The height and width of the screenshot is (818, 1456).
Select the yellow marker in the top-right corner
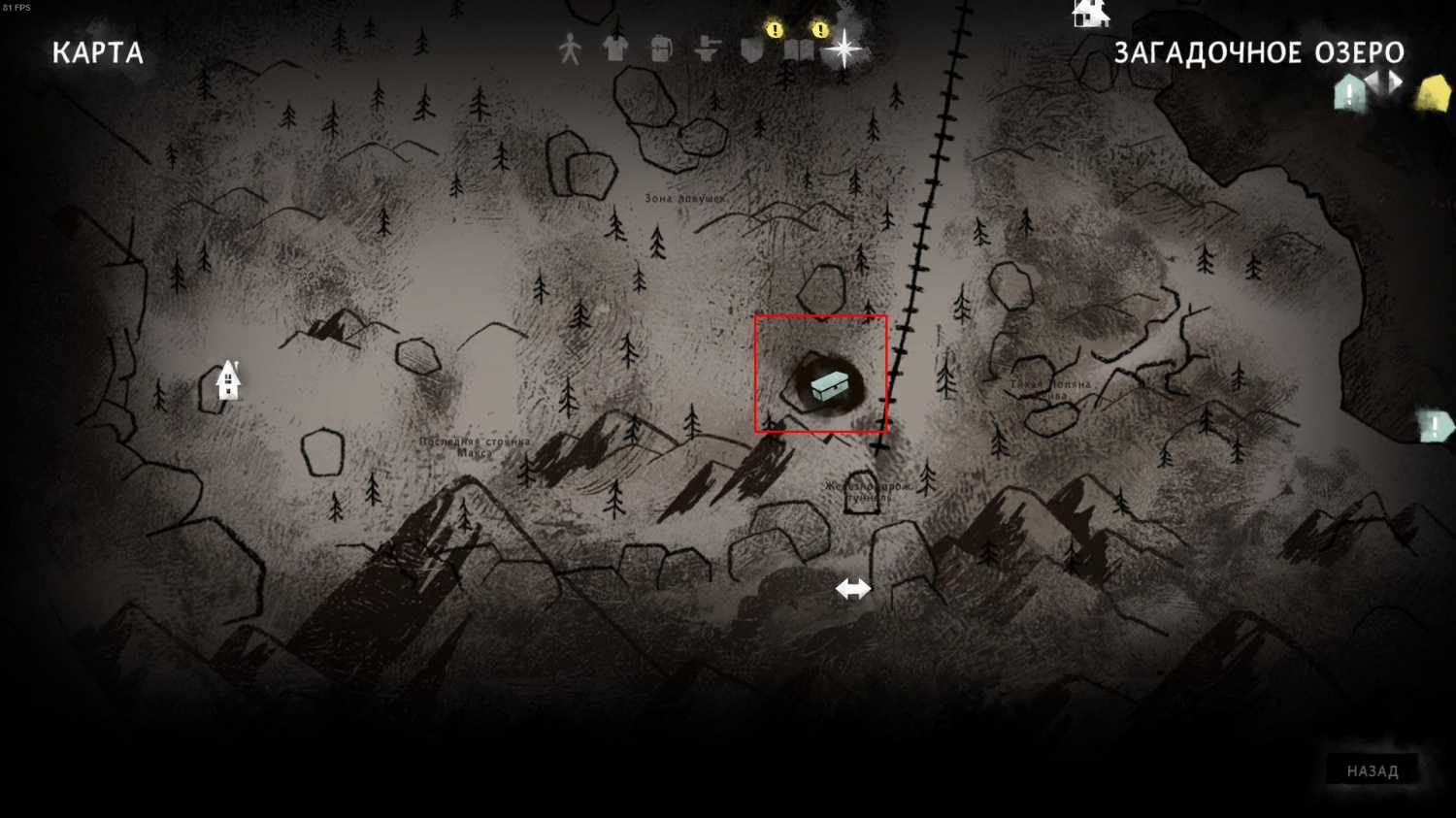[x=1433, y=95]
